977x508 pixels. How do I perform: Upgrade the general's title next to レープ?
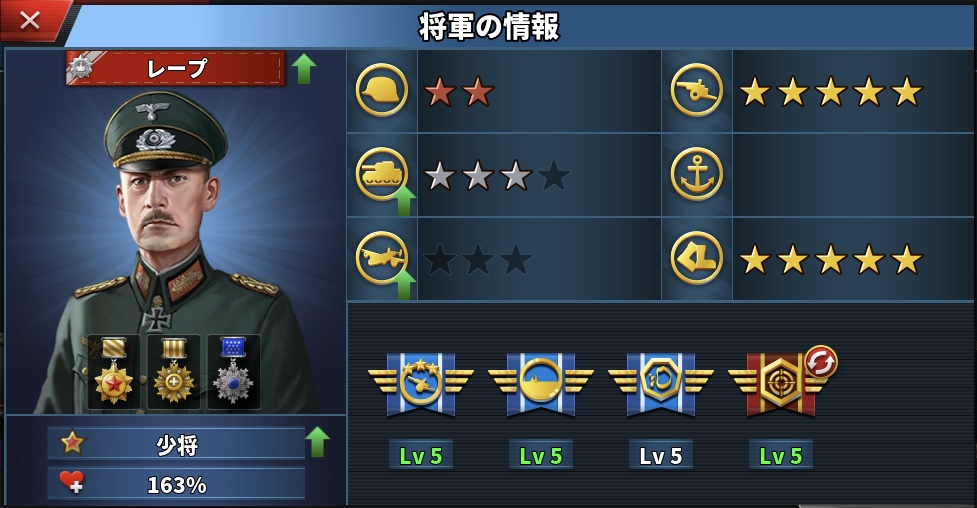tap(304, 68)
